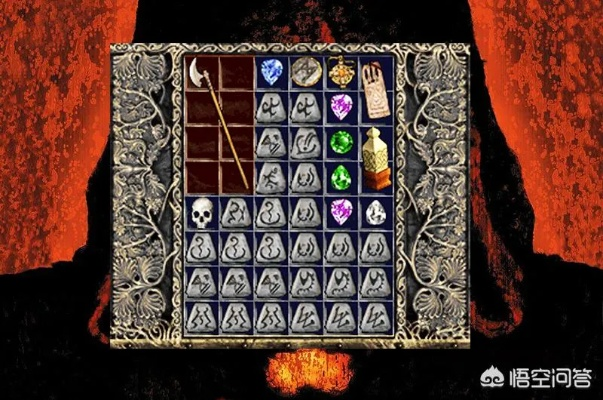Screen dimensions: 603x400
Task: Select the white skull item
Action: coord(201,212)
